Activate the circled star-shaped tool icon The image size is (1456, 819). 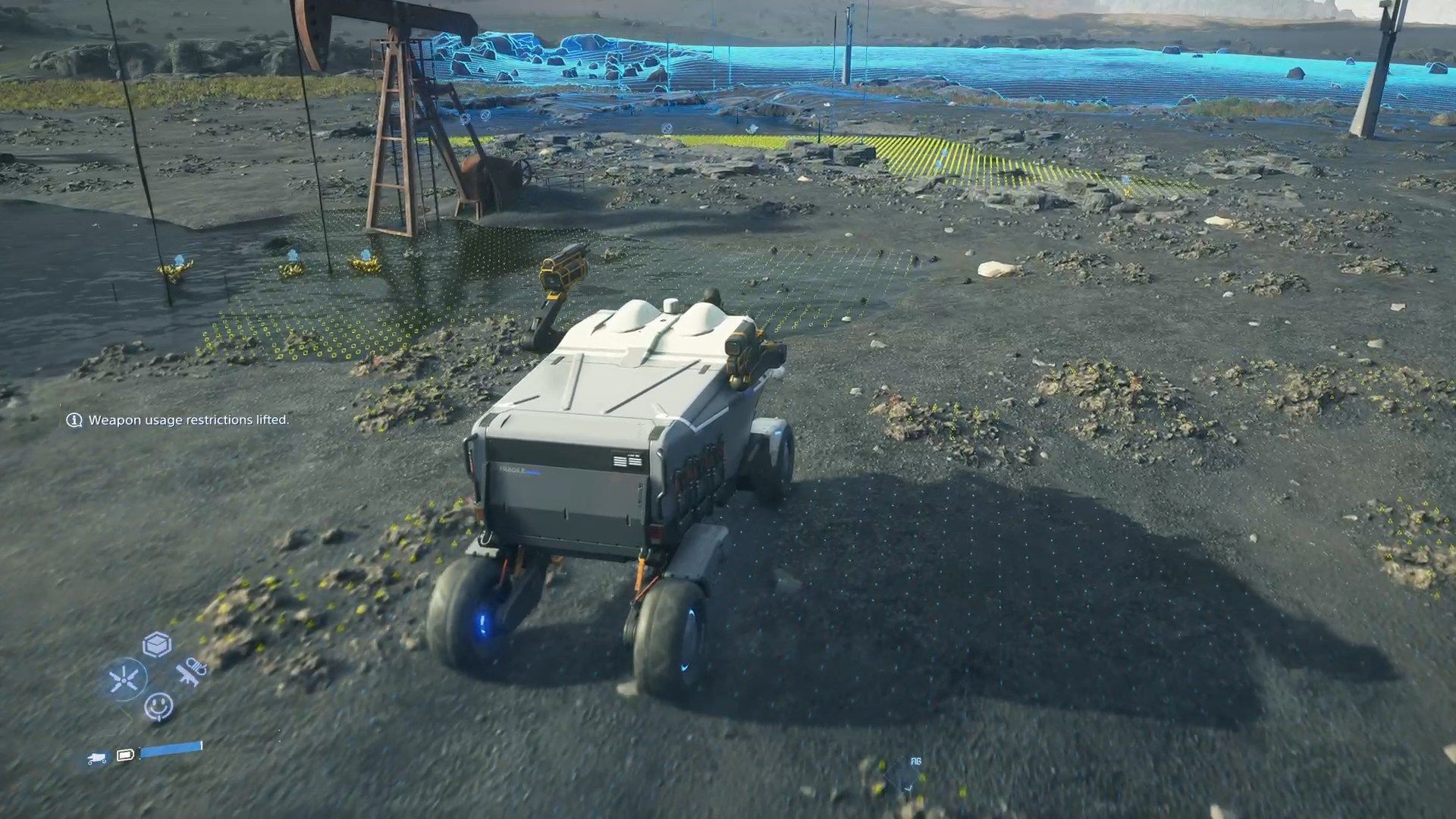(x=124, y=679)
